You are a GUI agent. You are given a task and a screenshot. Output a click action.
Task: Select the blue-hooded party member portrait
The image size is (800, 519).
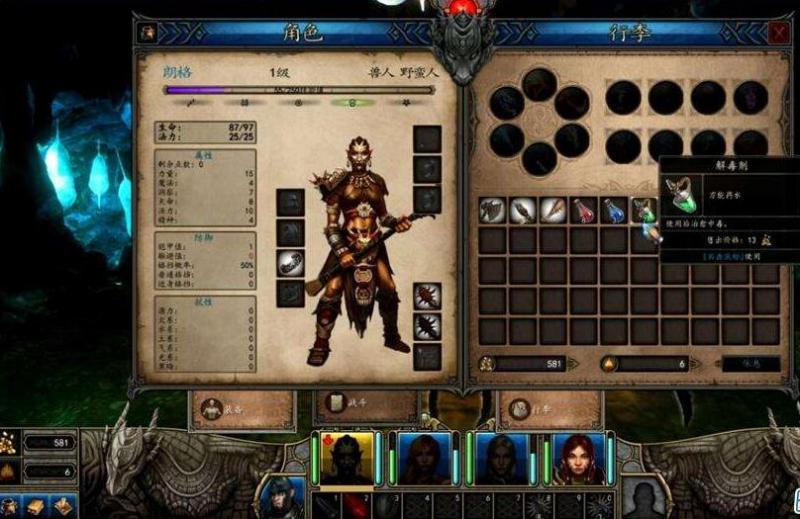tap(500, 458)
